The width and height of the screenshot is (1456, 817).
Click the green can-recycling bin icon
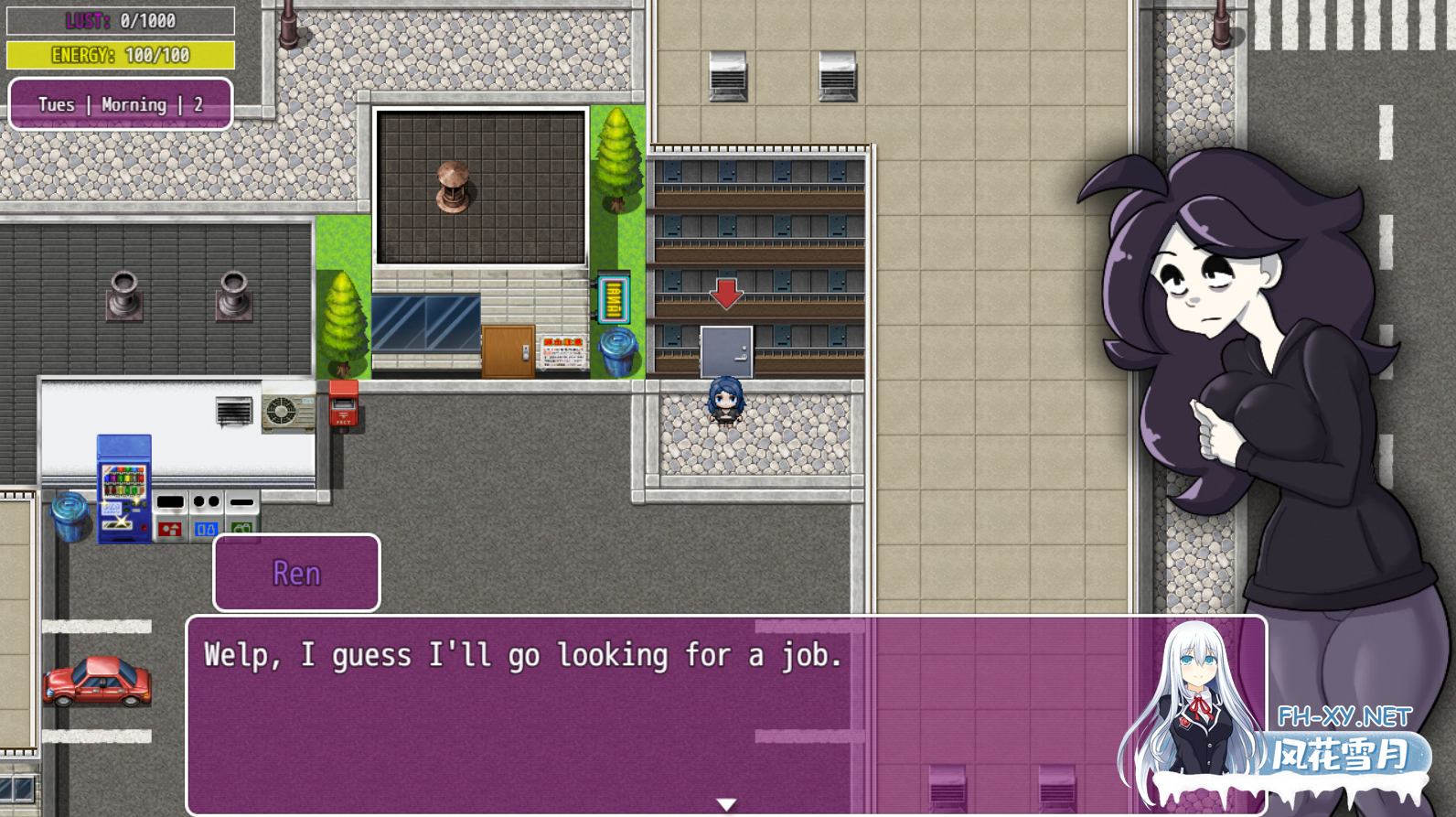tap(241, 529)
